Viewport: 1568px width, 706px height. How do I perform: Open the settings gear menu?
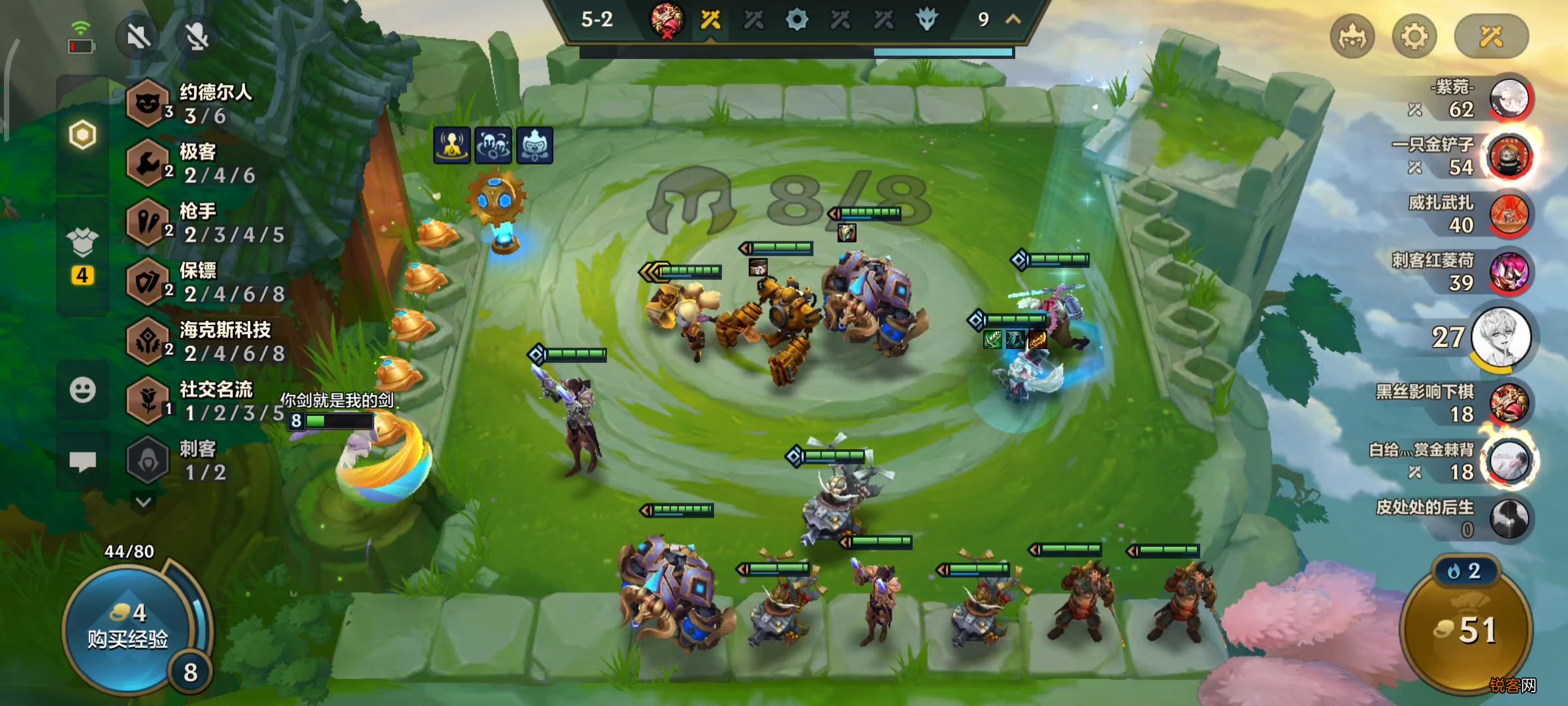(1414, 37)
